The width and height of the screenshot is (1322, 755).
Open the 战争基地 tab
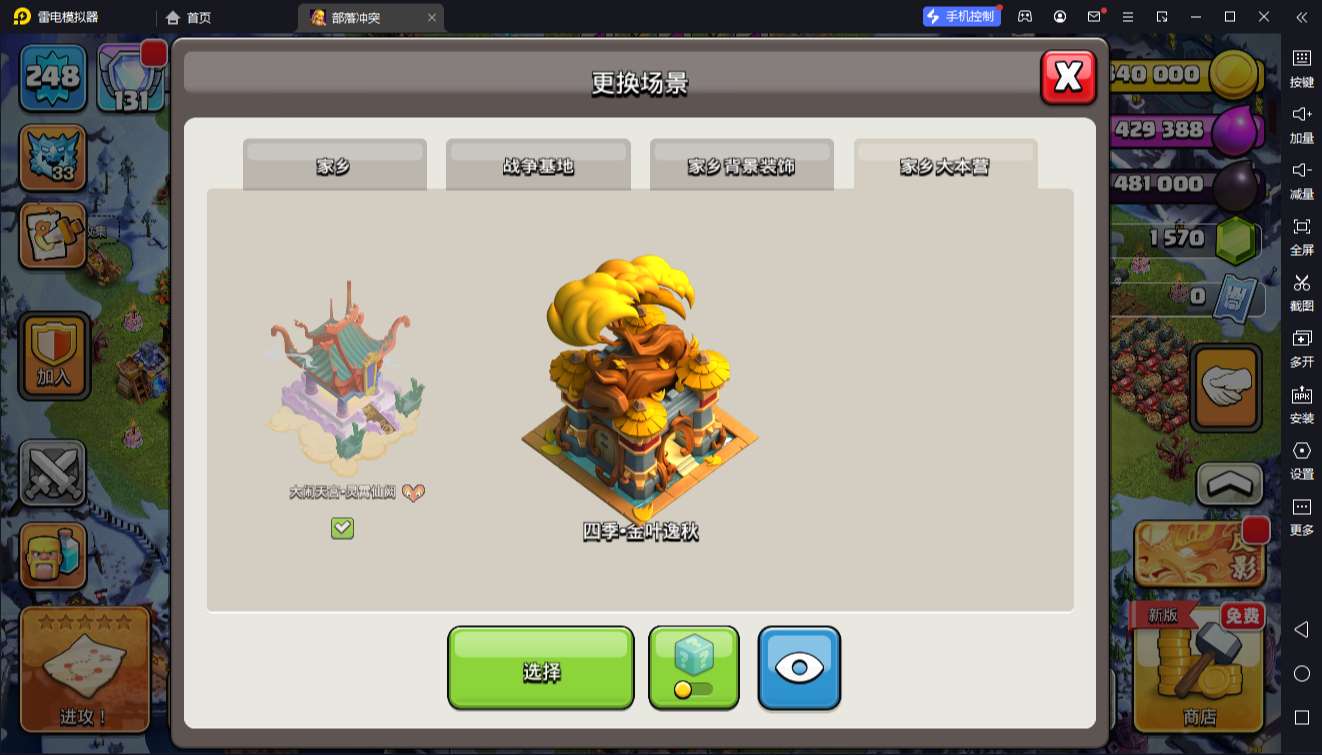[538, 166]
